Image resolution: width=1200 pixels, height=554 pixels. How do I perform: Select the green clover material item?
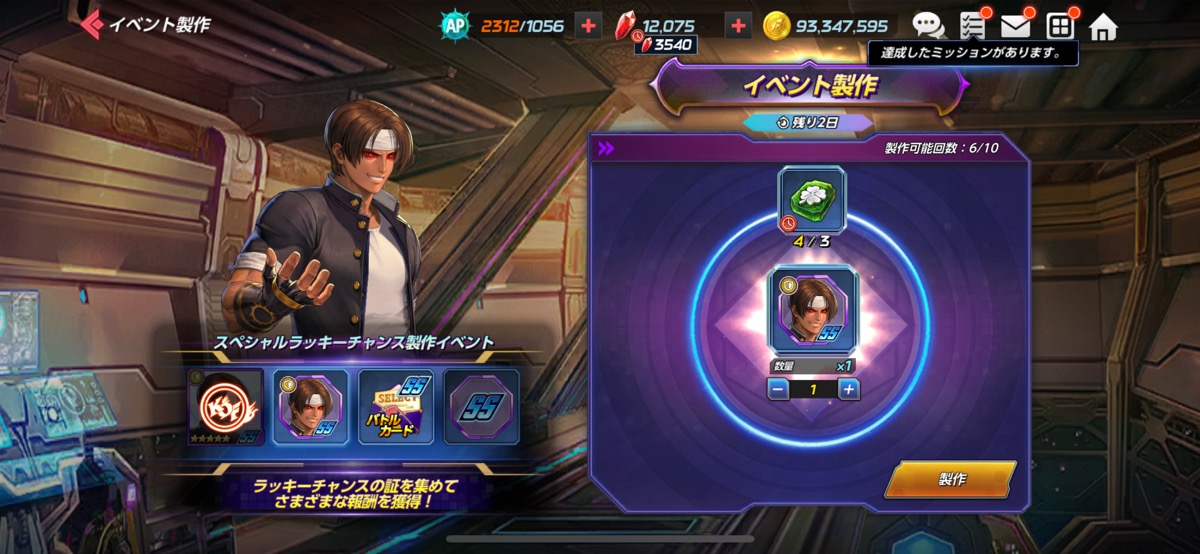point(812,199)
